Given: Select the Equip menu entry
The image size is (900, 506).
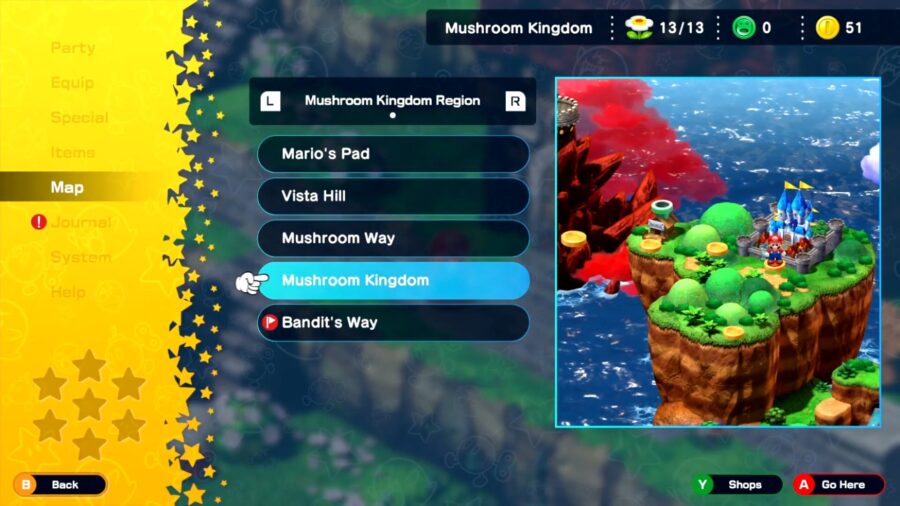Looking at the screenshot, I should coord(72,83).
